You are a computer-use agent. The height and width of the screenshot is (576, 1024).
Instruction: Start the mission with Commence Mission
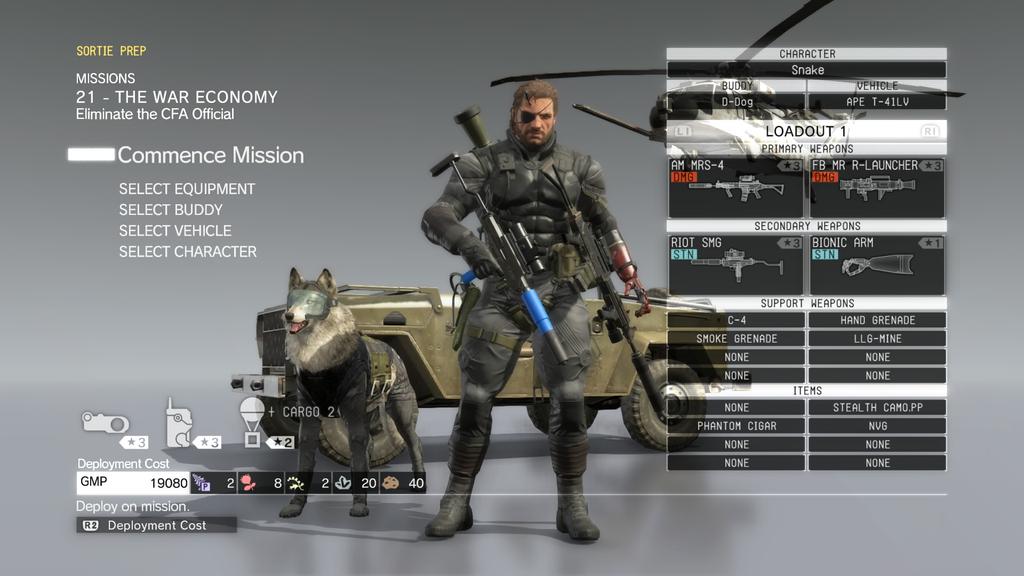[x=210, y=155]
